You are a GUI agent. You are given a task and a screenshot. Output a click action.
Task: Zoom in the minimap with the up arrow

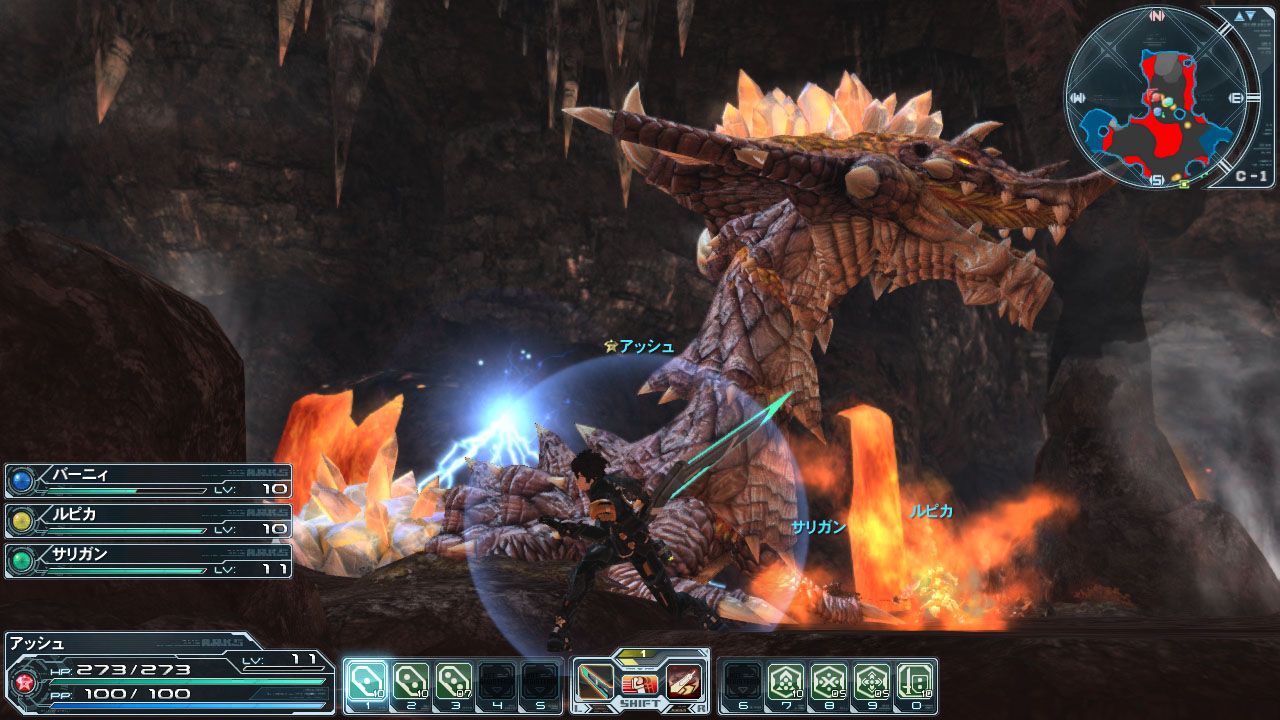pos(1238,16)
